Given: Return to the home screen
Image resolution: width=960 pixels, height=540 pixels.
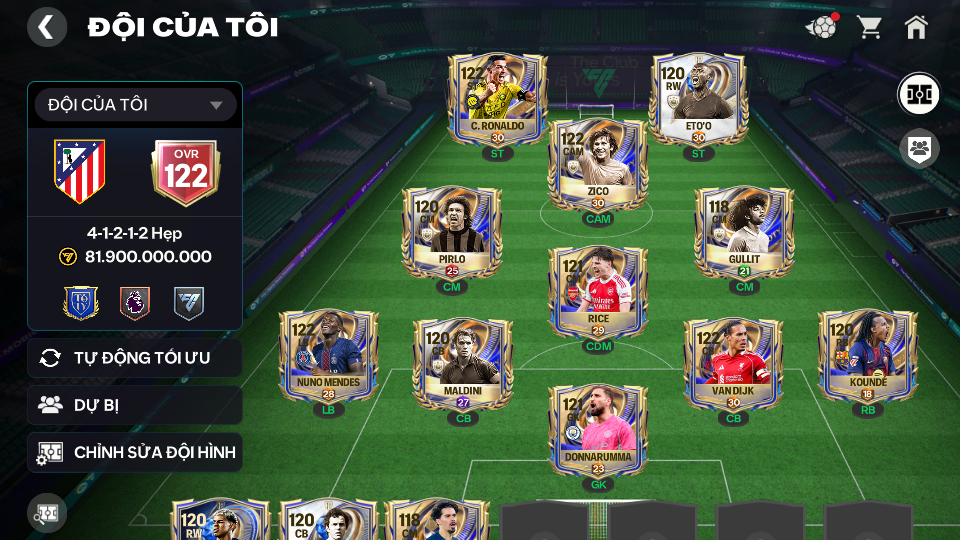Looking at the screenshot, I should tap(916, 27).
